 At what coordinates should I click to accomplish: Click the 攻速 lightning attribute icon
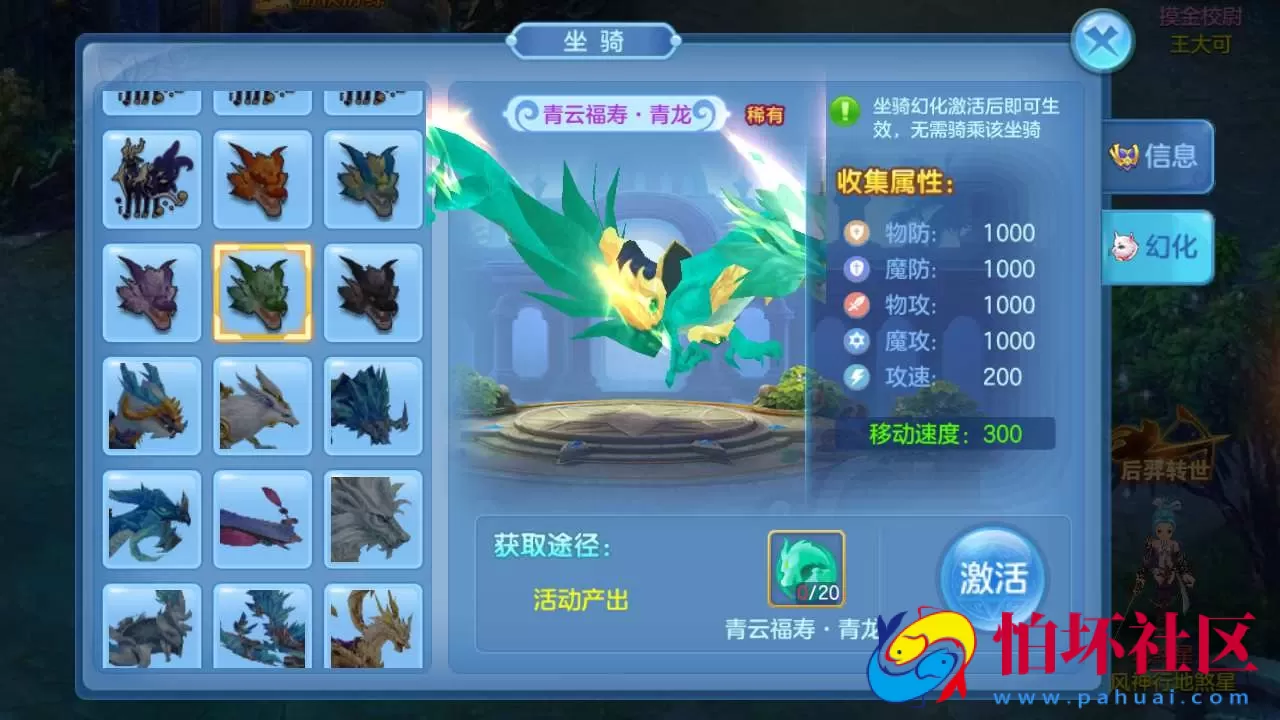857,377
